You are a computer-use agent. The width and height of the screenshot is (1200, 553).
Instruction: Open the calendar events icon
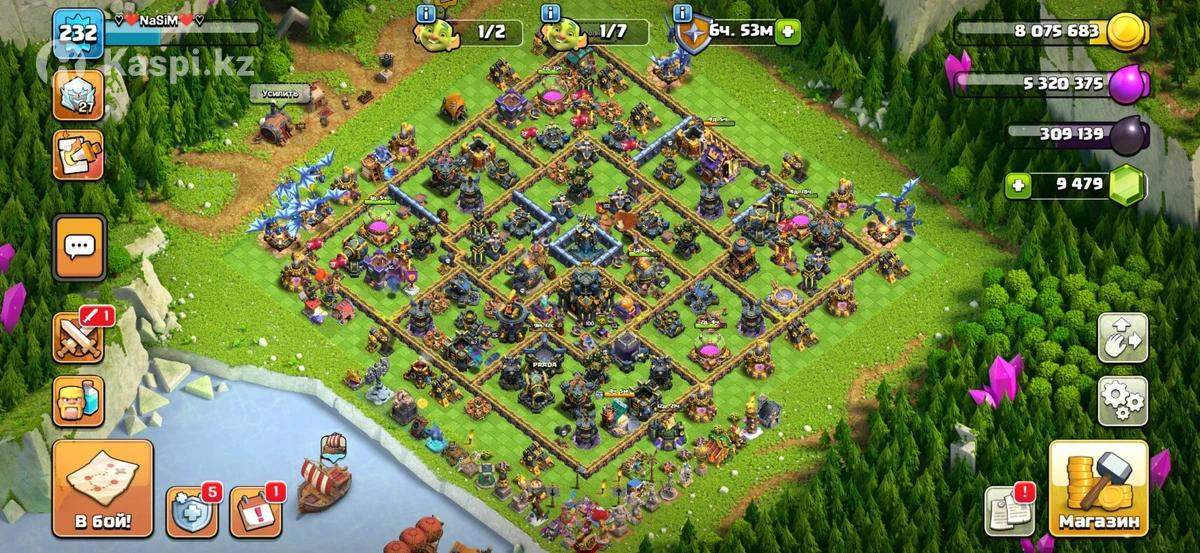tap(256, 511)
